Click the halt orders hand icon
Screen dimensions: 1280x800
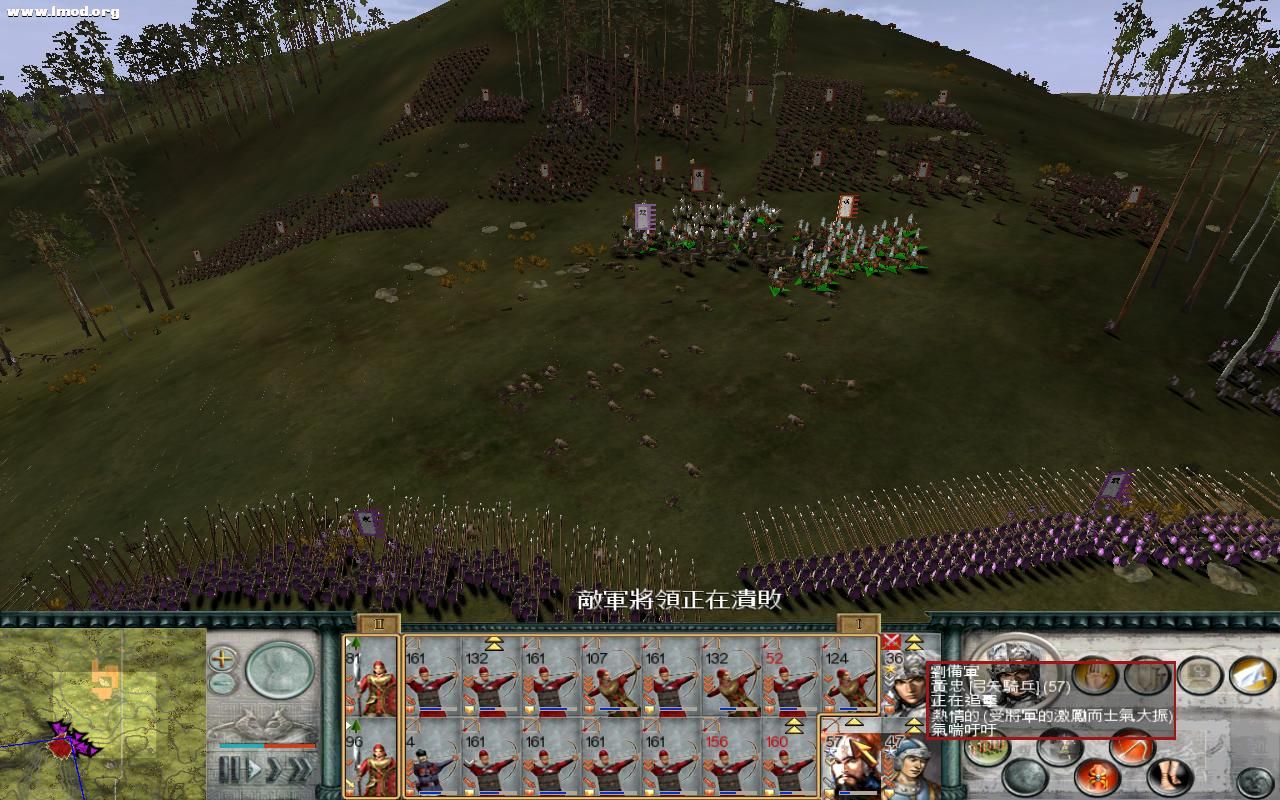1093,676
